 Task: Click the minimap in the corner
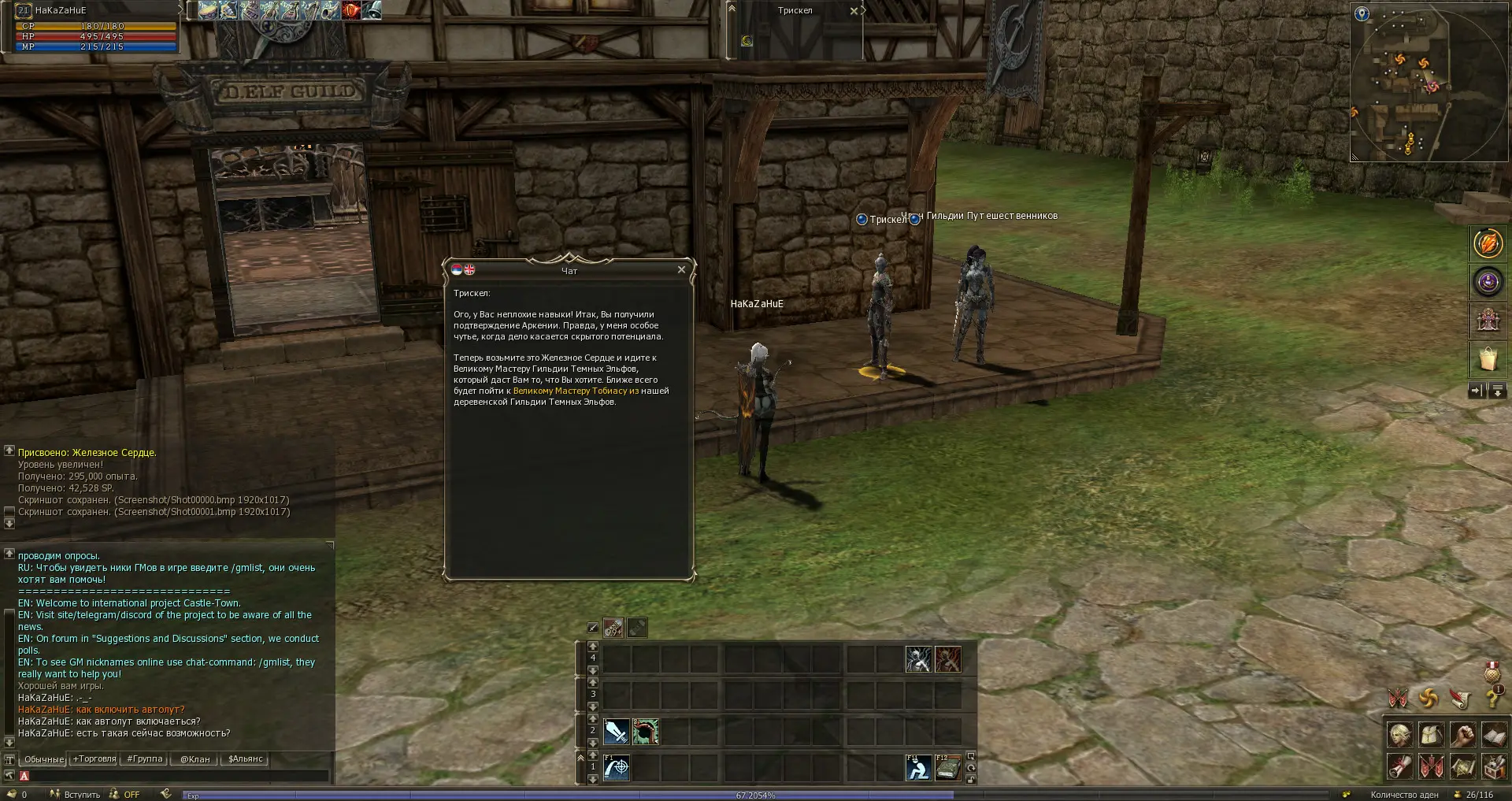point(1429,81)
